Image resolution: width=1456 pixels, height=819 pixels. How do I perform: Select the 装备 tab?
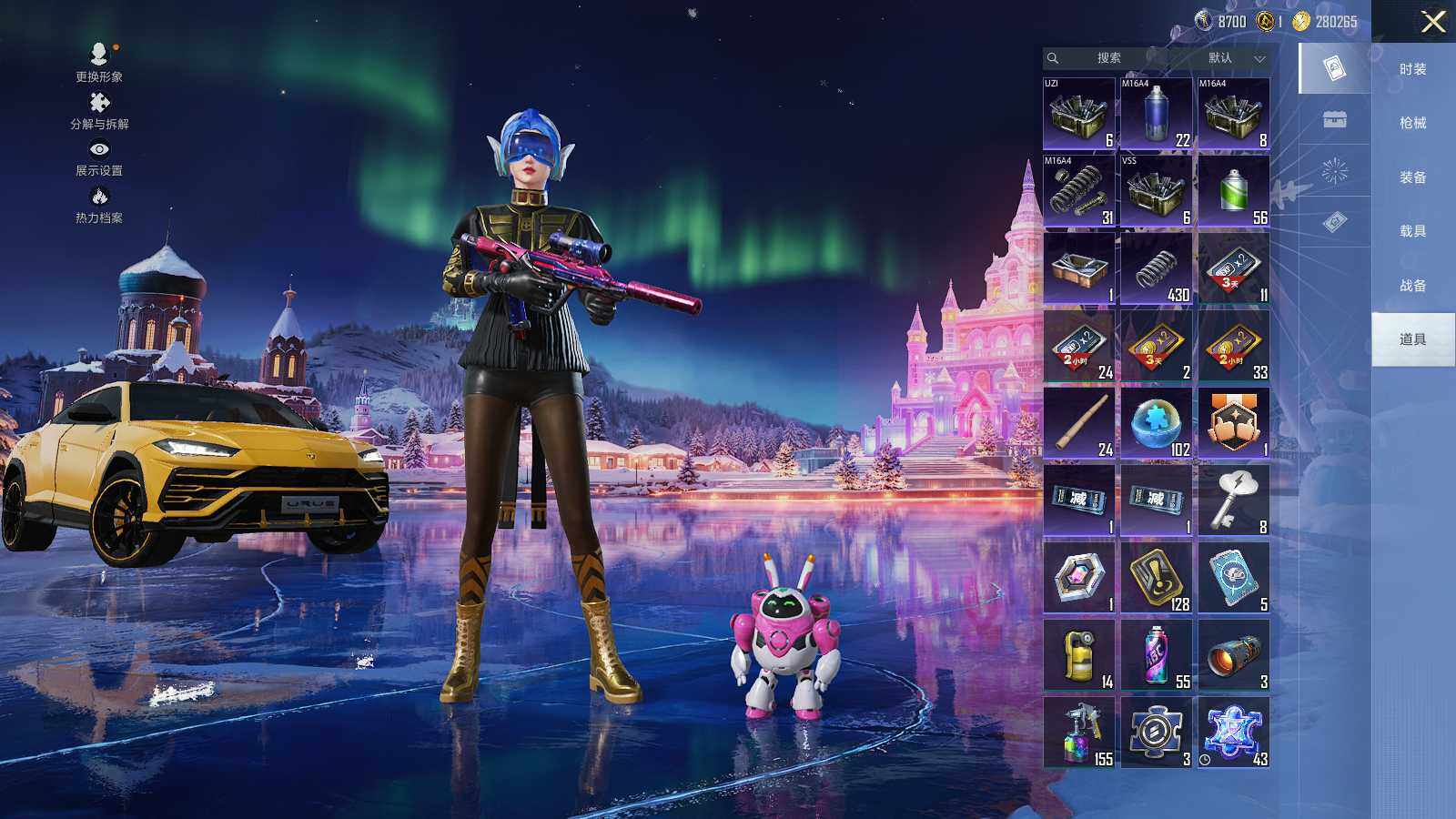[1412, 177]
